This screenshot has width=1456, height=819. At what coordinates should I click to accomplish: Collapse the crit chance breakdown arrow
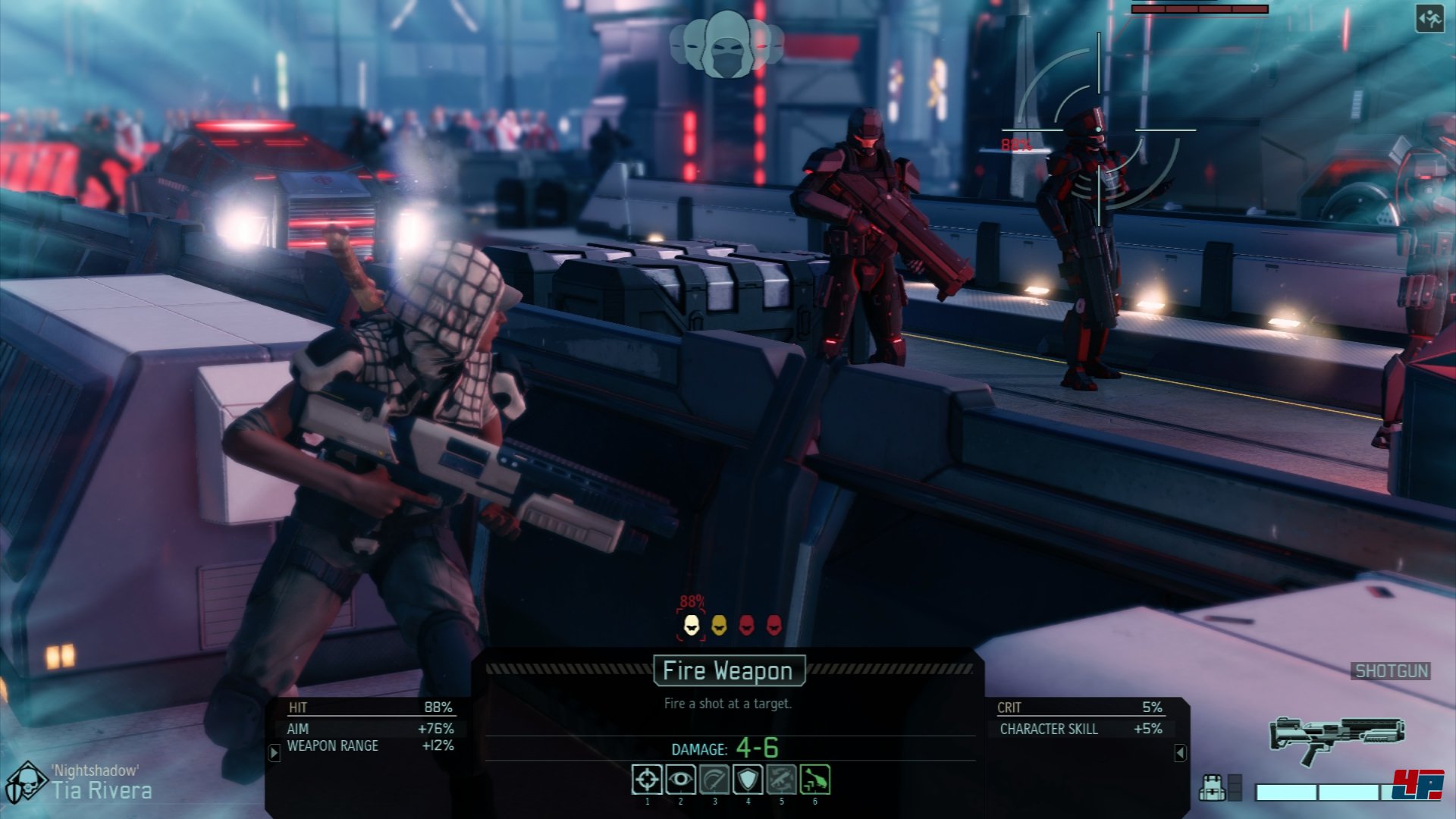click(x=1180, y=753)
